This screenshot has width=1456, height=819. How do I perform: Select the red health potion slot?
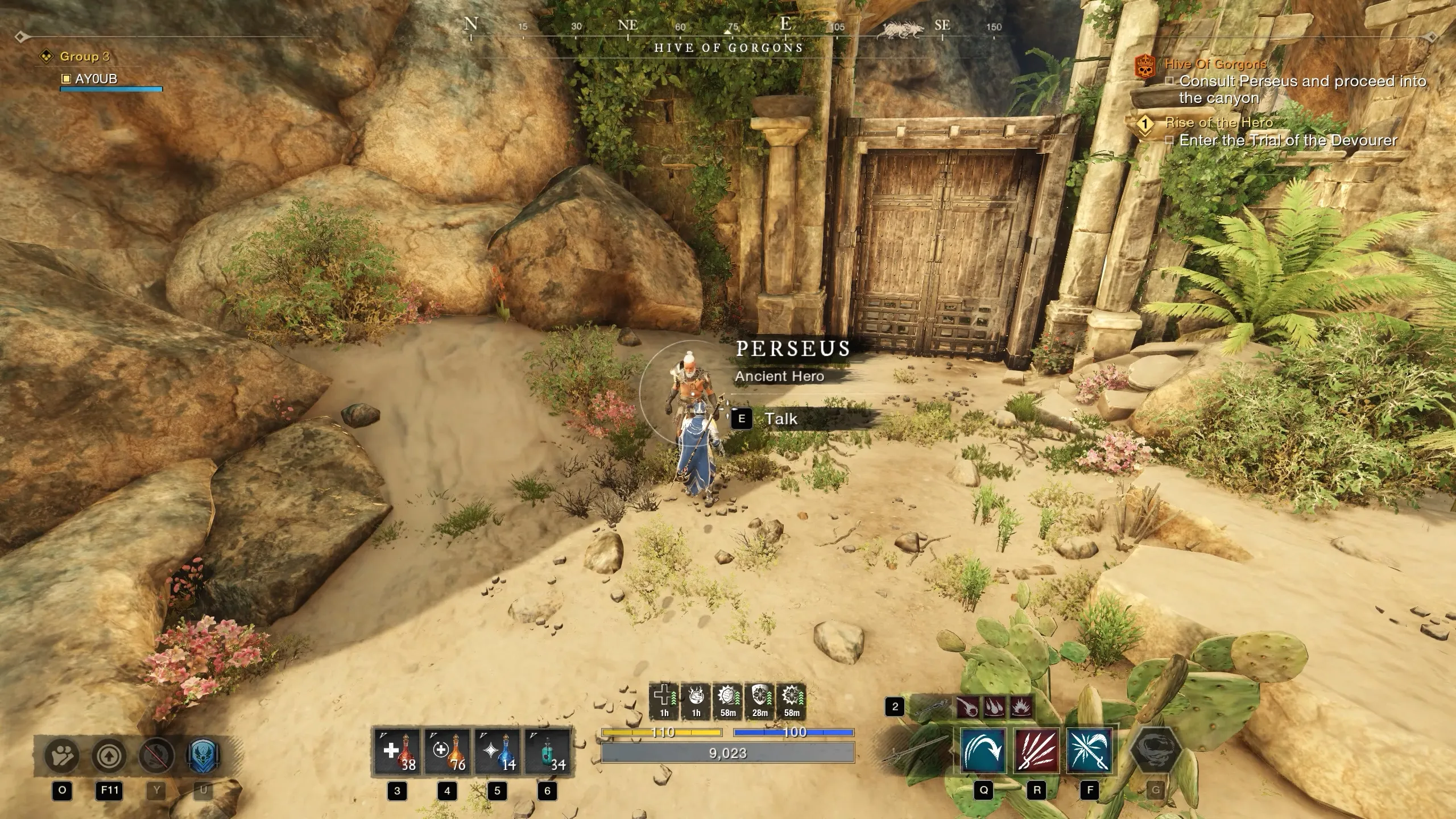pyautogui.click(x=397, y=752)
